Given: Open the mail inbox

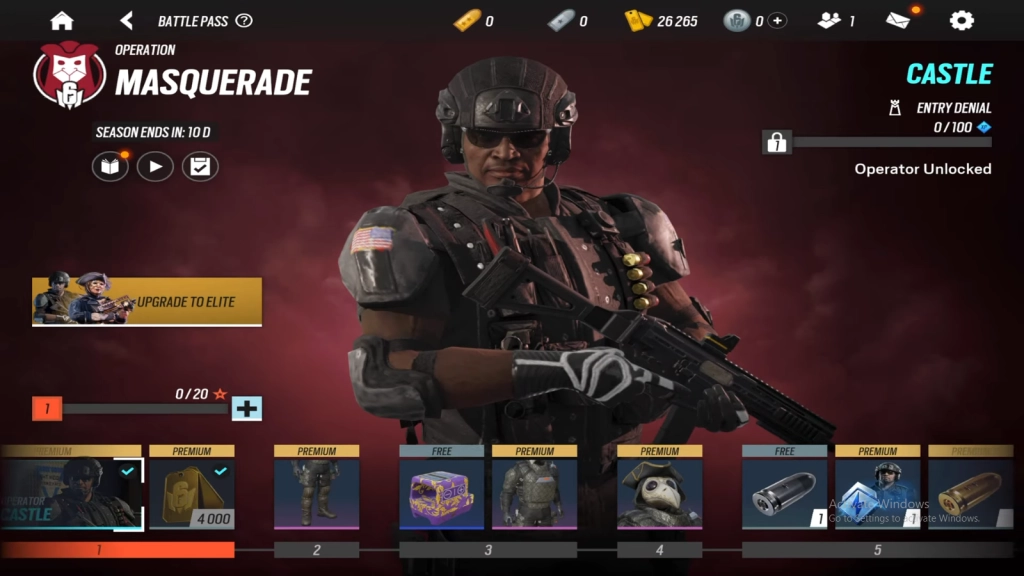Looking at the screenshot, I should coord(899,20).
